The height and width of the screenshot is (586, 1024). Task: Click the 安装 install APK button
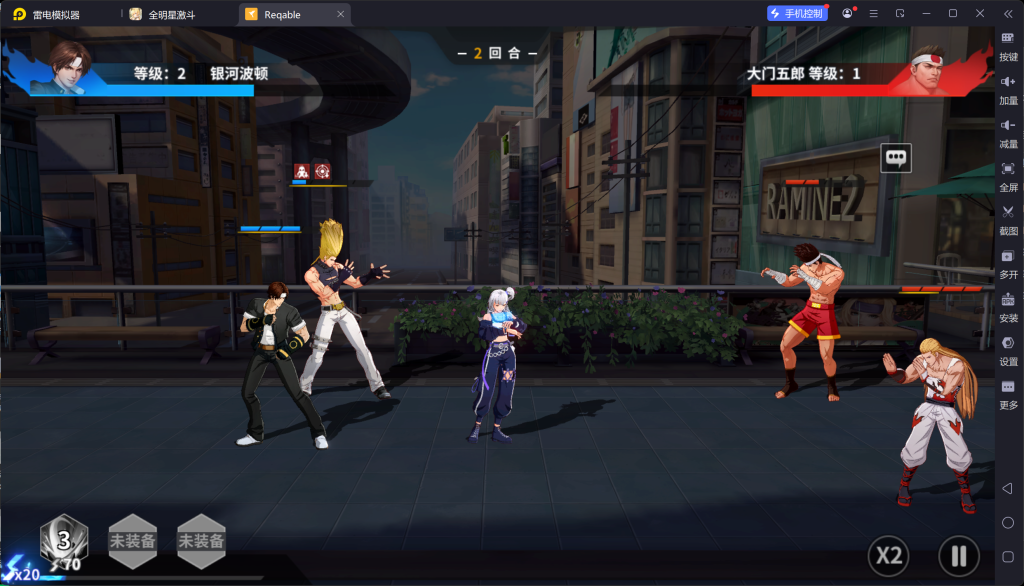click(x=1008, y=305)
